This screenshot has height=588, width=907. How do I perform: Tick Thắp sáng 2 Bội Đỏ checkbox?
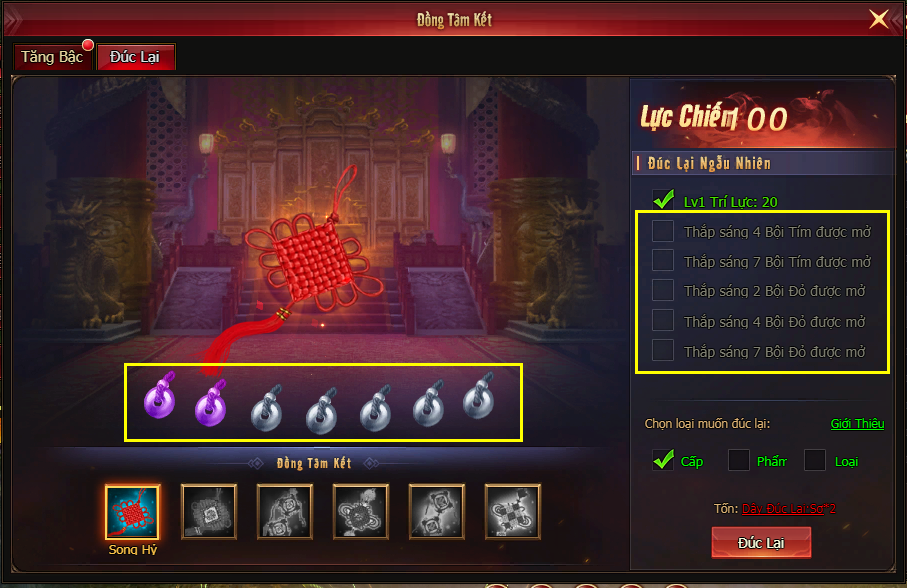pos(663,290)
